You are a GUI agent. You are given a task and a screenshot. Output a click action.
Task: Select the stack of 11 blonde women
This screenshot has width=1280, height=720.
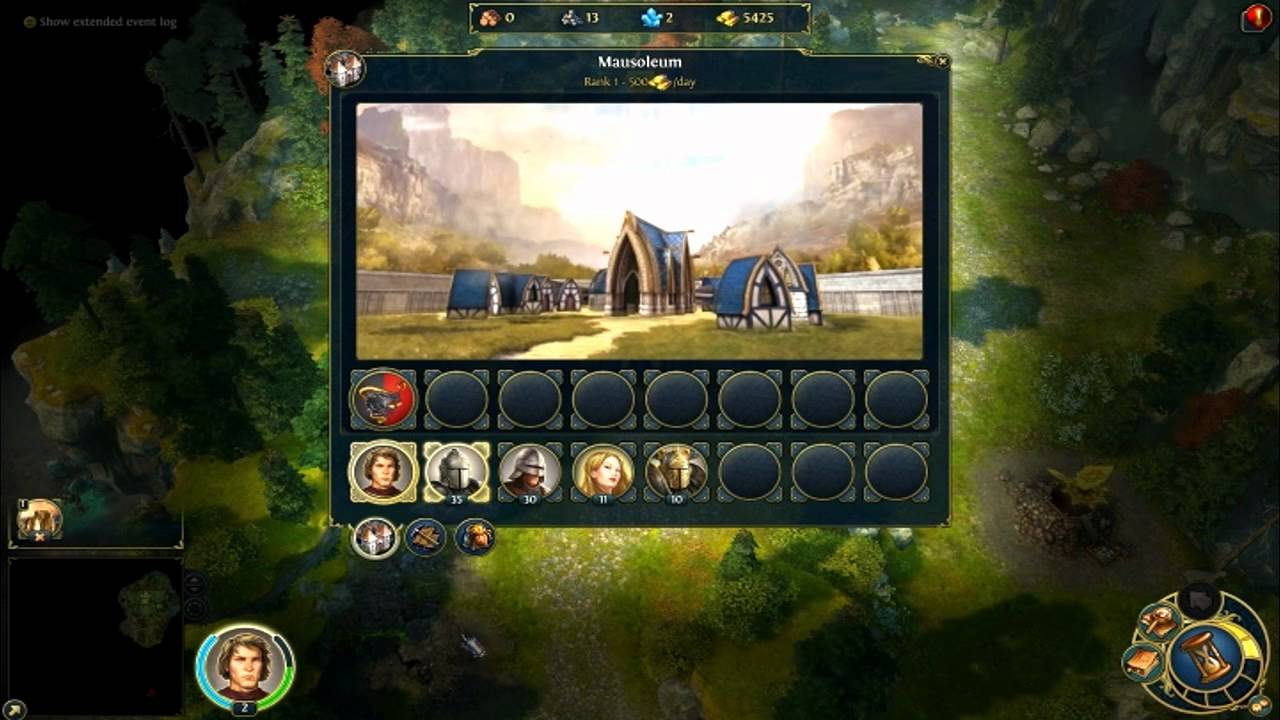coord(603,471)
